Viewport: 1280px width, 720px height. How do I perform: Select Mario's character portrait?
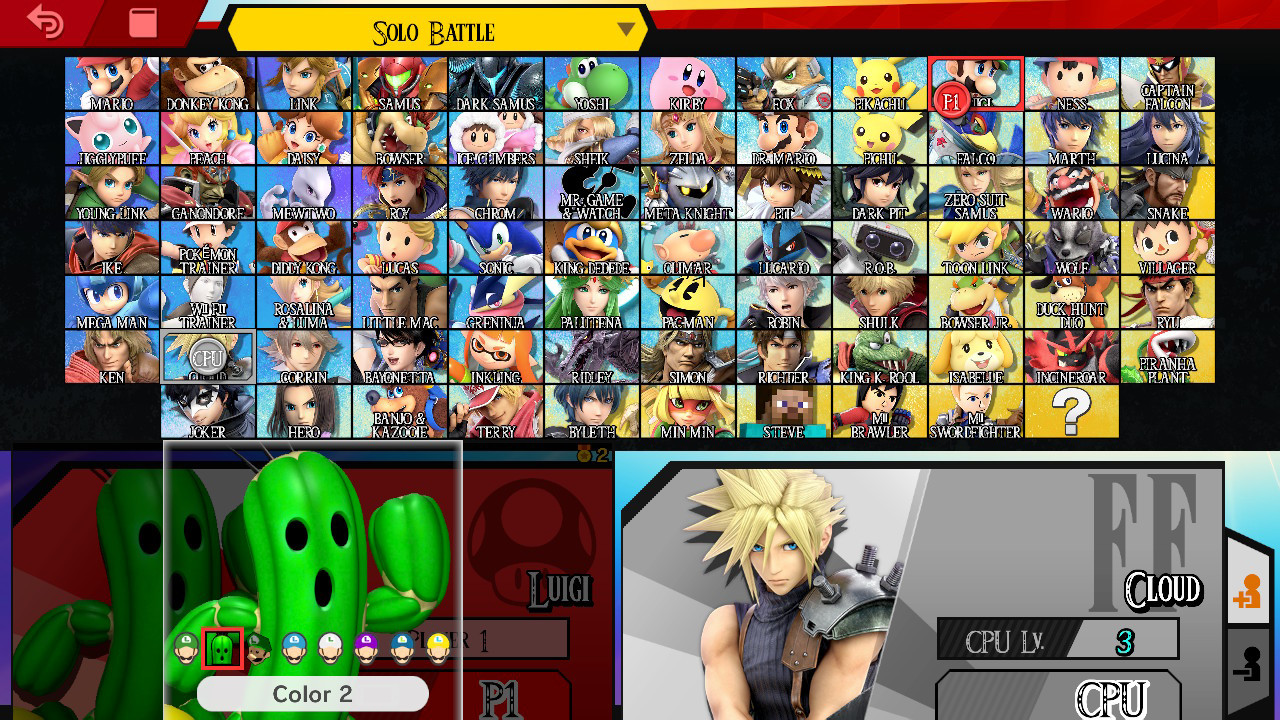point(112,84)
